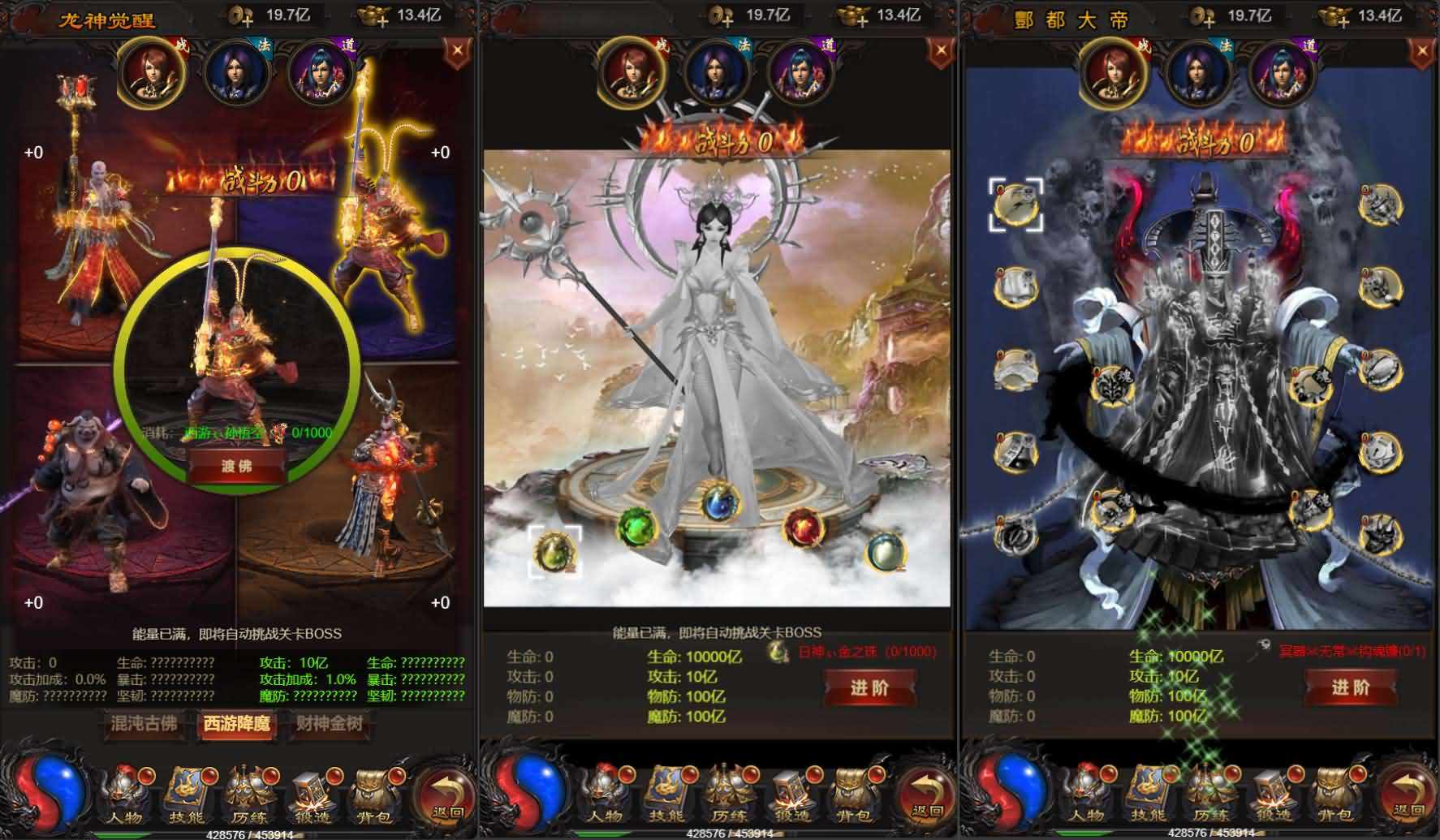This screenshot has width=1440, height=840.
Task: Select the green orb below the goddess
Action: (x=636, y=528)
